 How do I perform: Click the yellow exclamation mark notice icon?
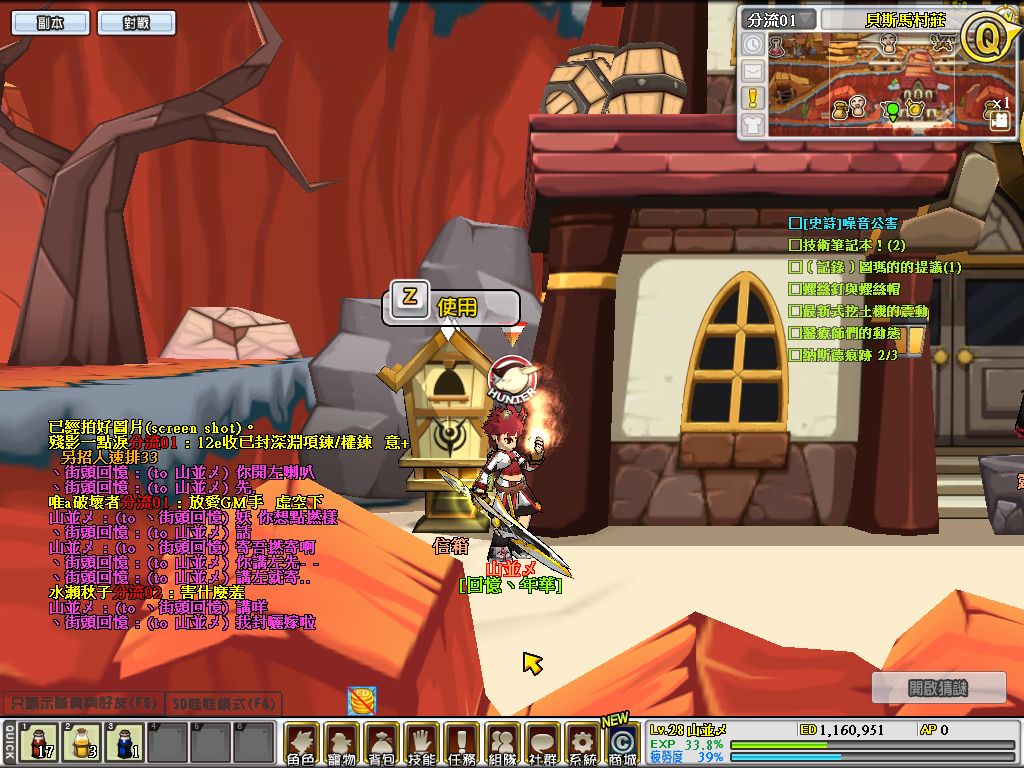pos(753,97)
